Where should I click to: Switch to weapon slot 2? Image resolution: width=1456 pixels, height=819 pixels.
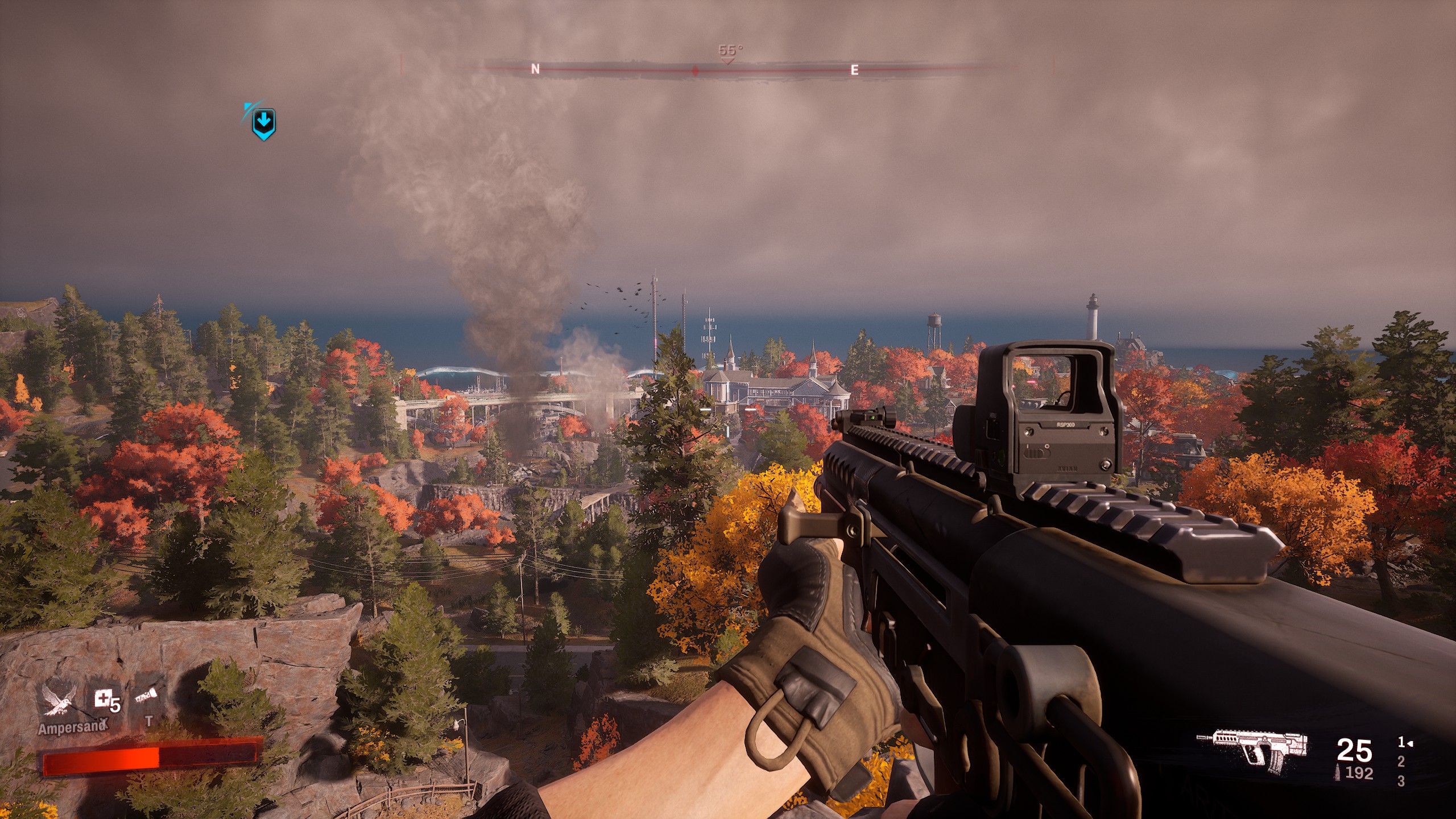click(x=1401, y=761)
